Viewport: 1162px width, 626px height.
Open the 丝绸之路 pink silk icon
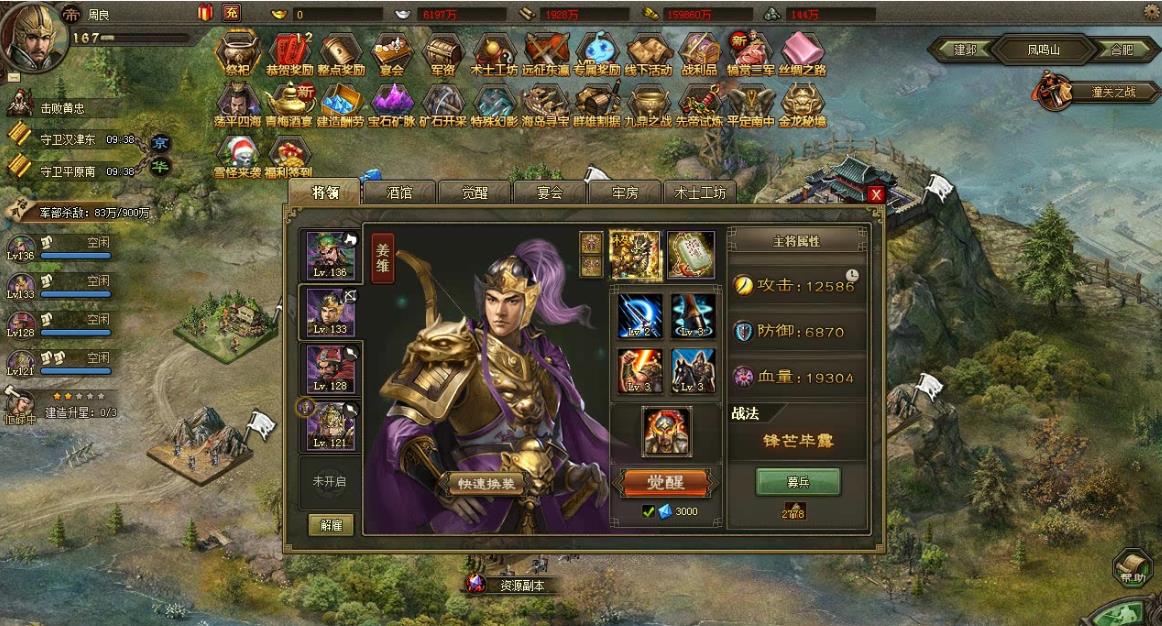802,51
